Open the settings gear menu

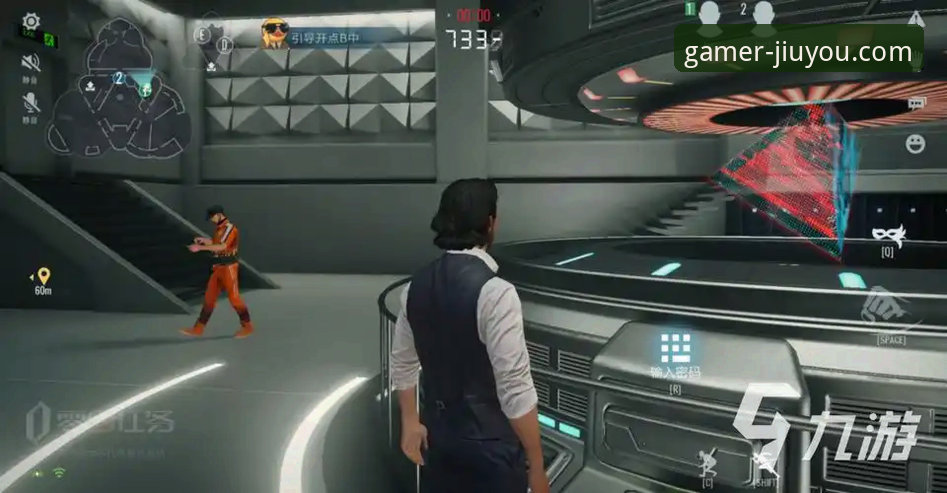(x=31, y=19)
